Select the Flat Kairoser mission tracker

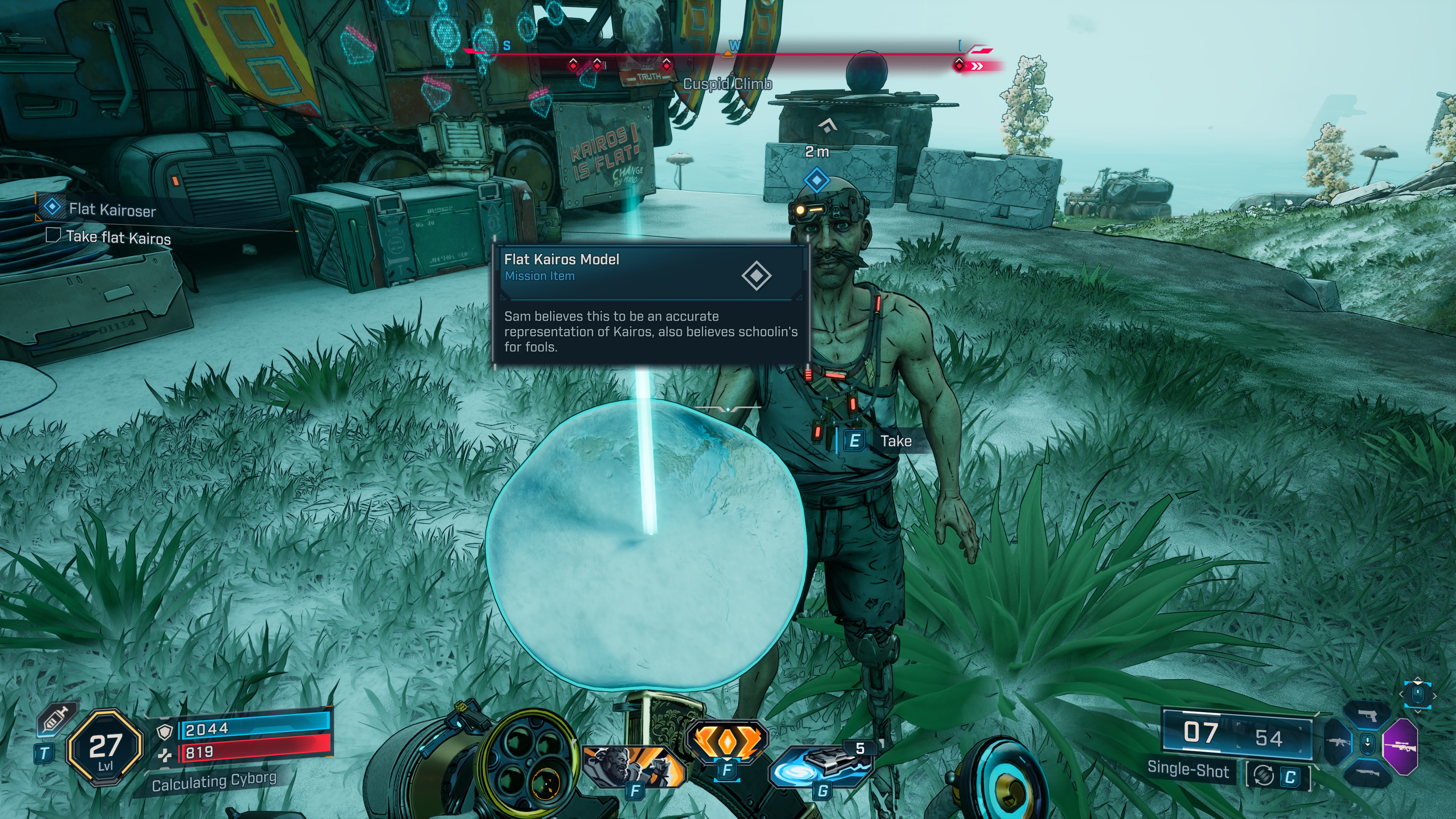(112, 210)
